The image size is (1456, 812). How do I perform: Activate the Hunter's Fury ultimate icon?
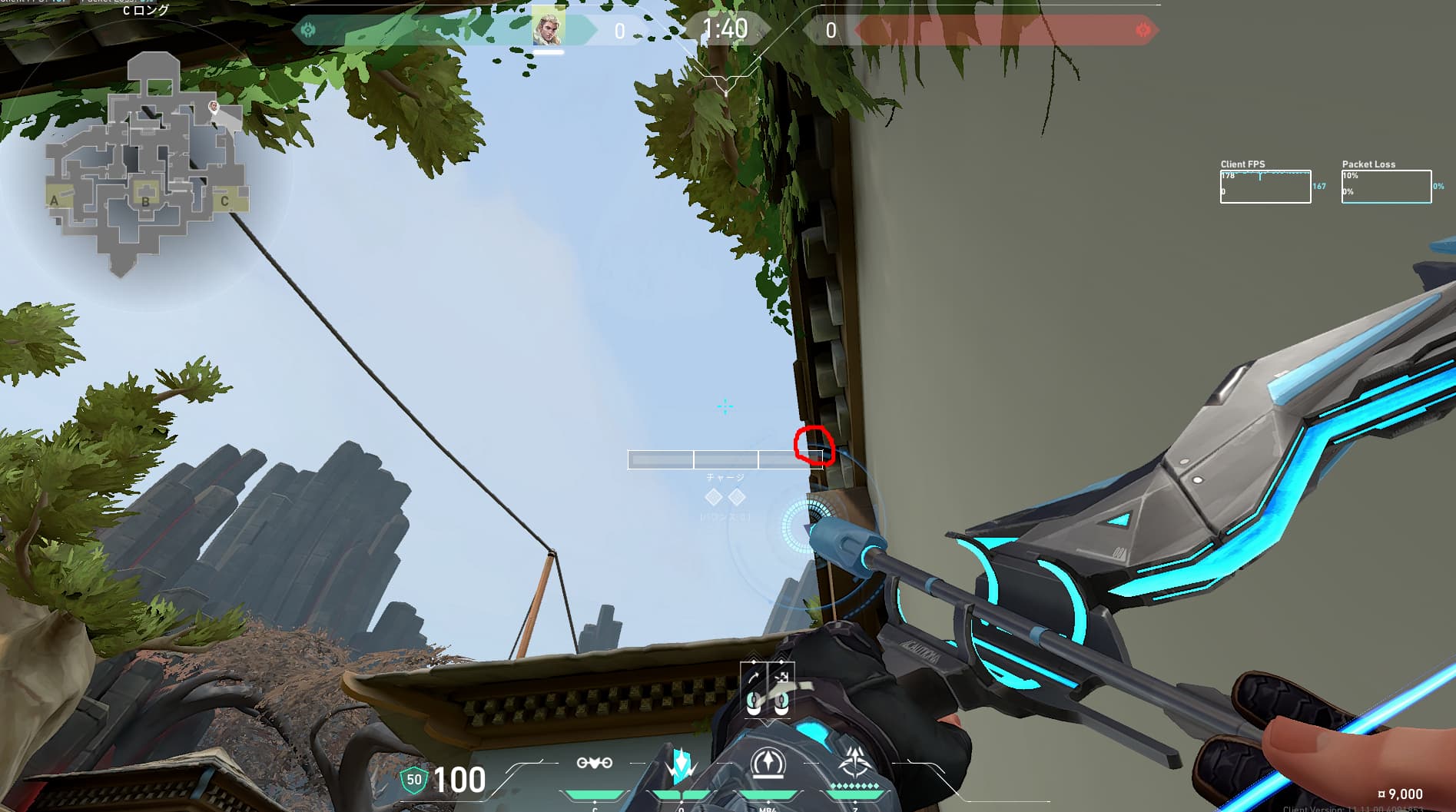click(854, 764)
